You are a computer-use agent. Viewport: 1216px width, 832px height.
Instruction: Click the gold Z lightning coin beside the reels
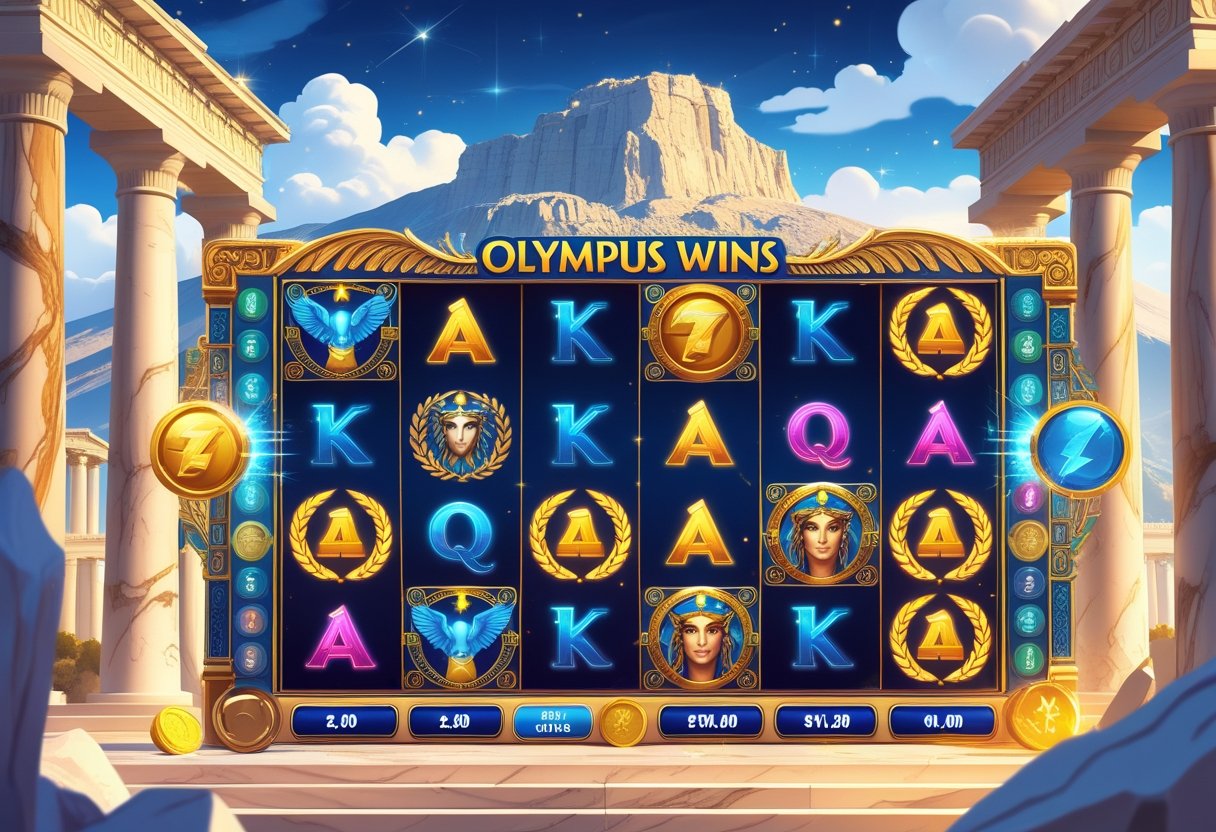click(x=199, y=450)
